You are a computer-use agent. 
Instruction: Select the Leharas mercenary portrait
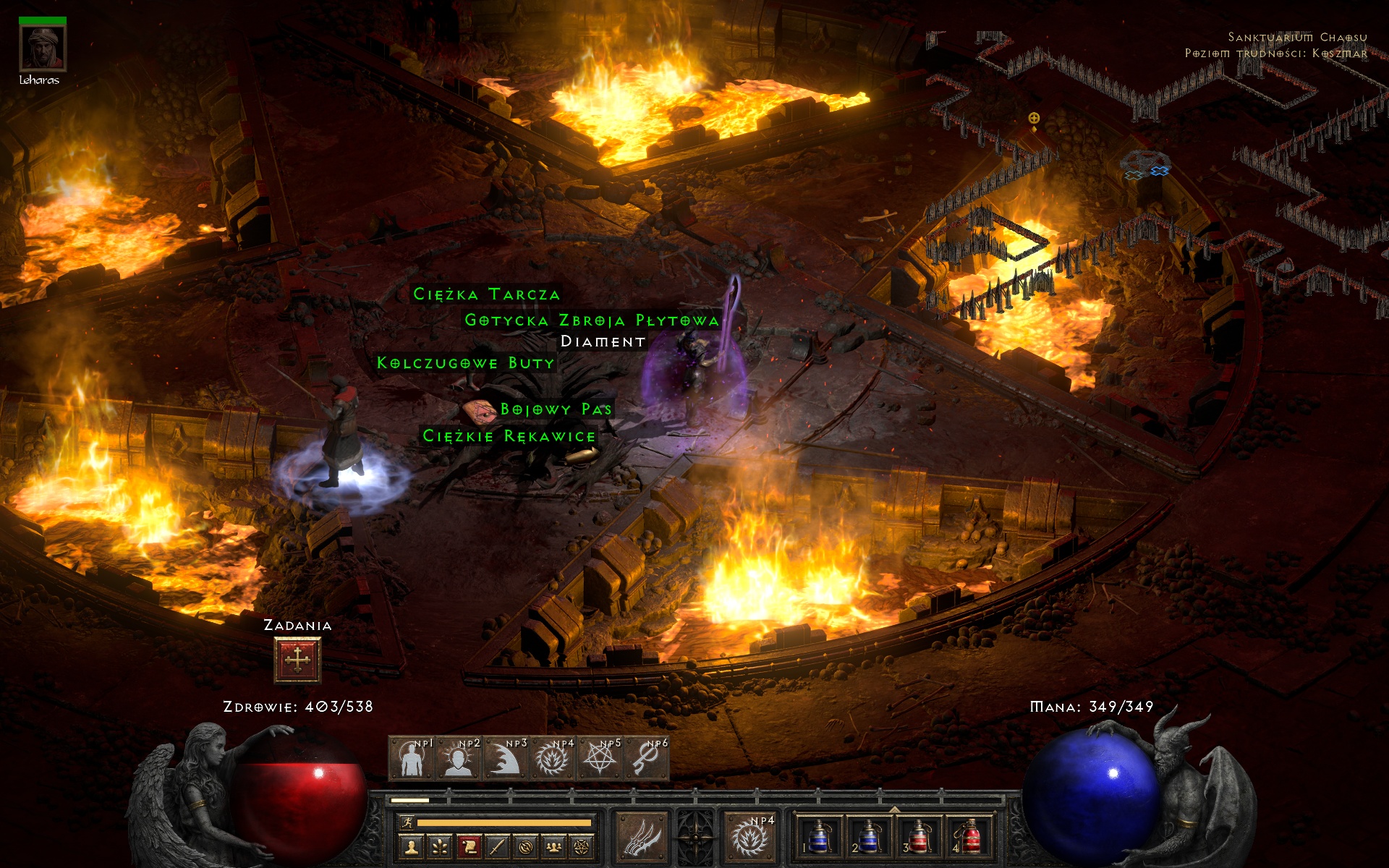click(x=43, y=48)
